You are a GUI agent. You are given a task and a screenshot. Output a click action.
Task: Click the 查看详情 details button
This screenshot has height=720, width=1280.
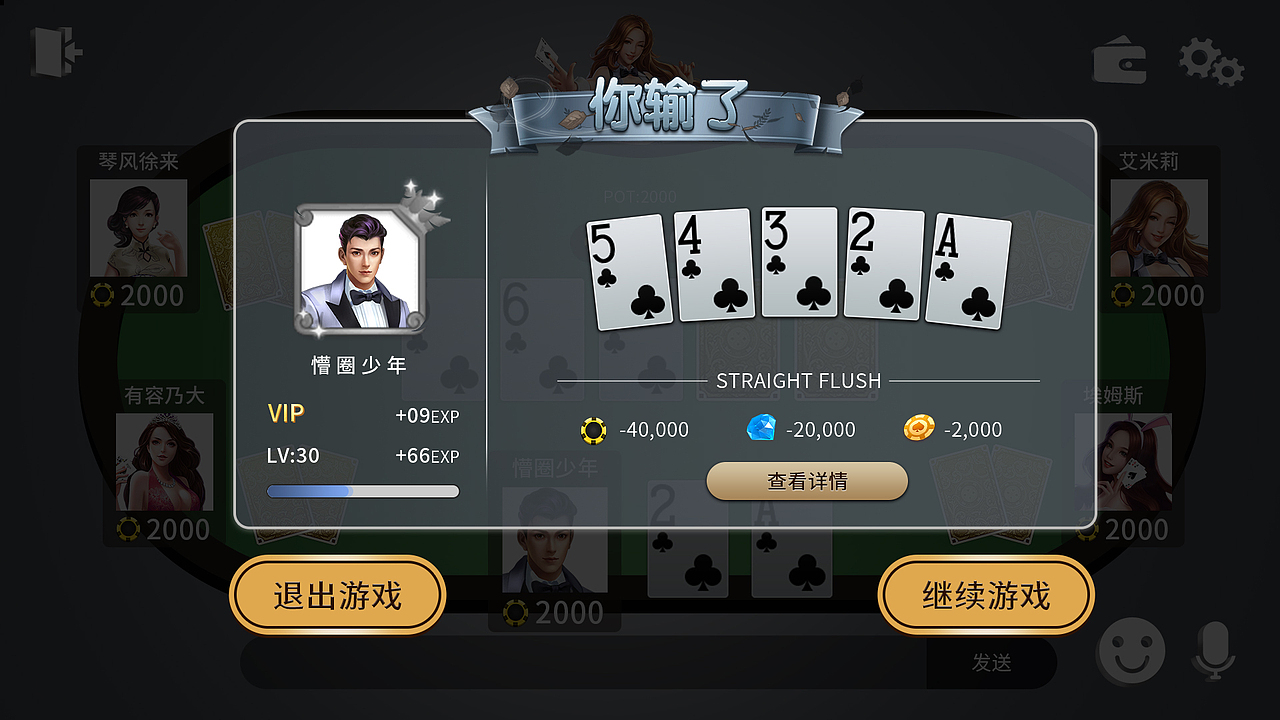(807, 481)
